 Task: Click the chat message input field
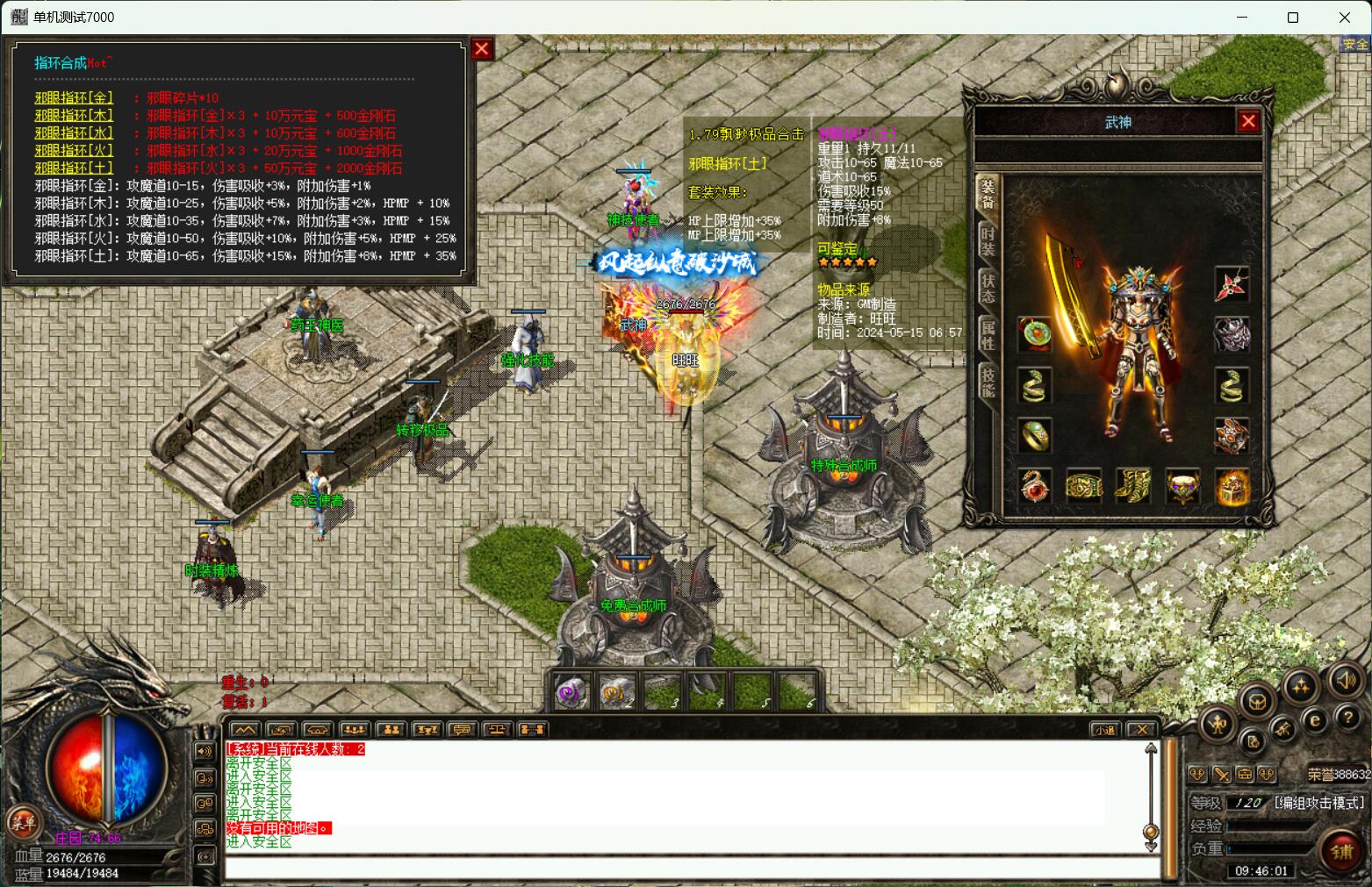tap(693, 869)
